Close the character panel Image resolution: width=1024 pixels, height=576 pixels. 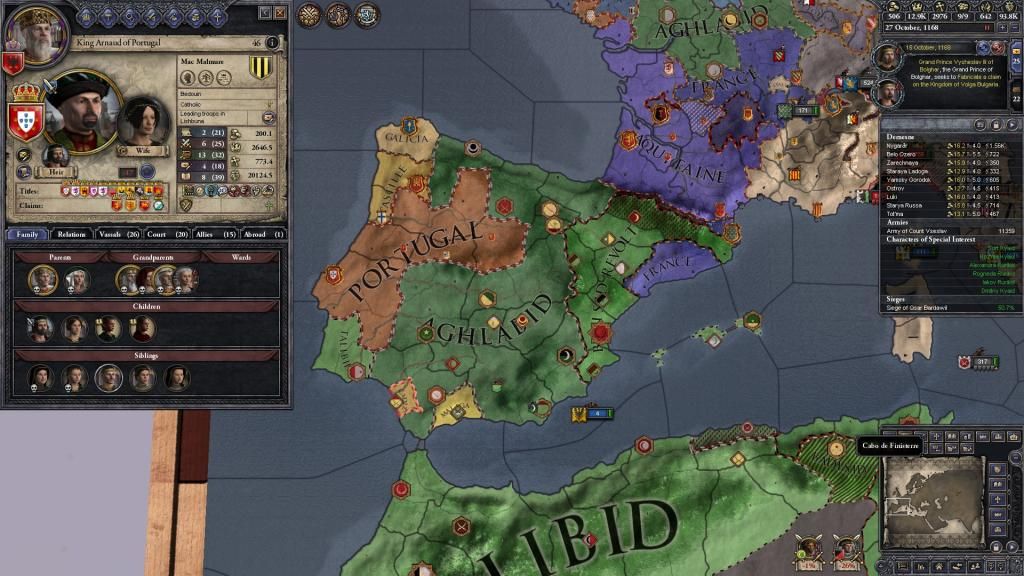[x=279, y=12]
